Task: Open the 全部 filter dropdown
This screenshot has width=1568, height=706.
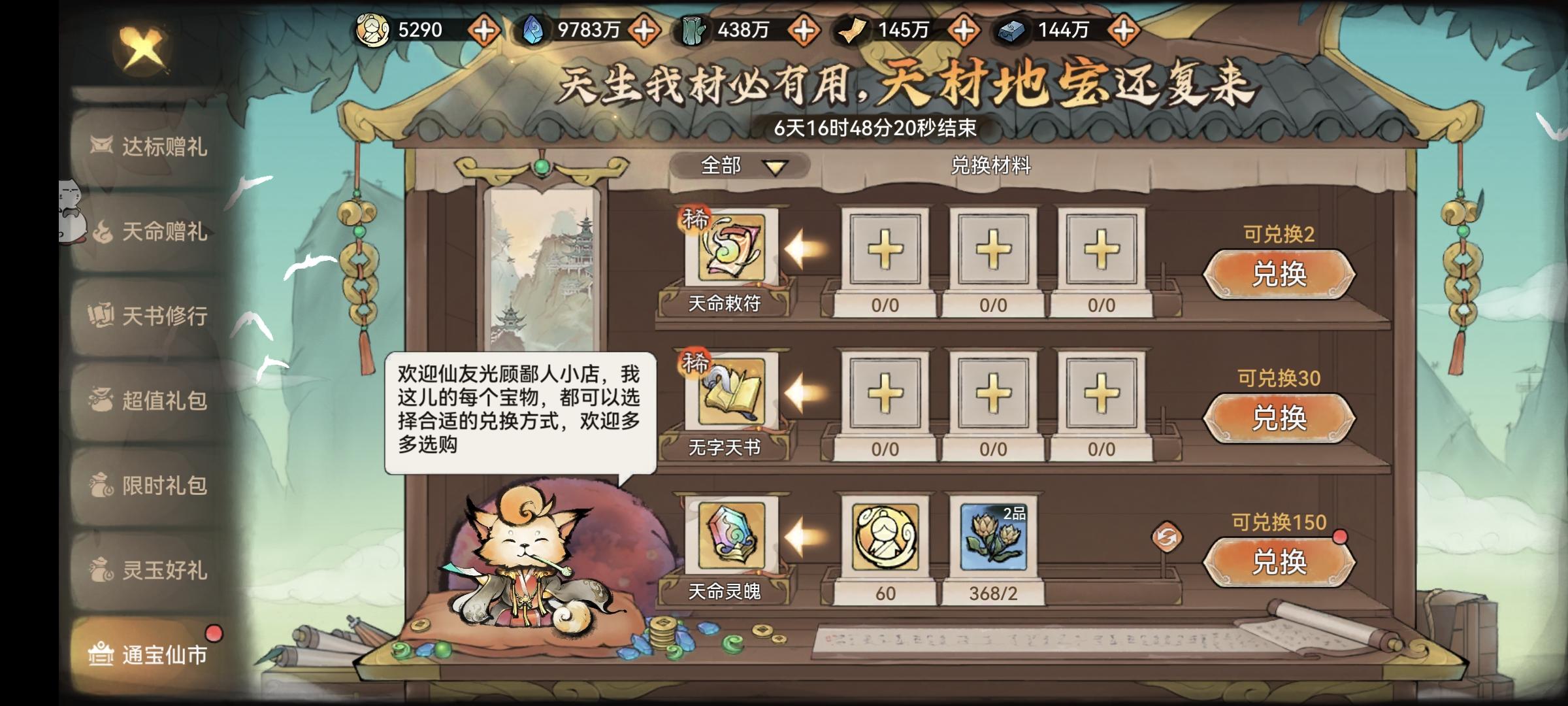Action: [x=738, y=167]
